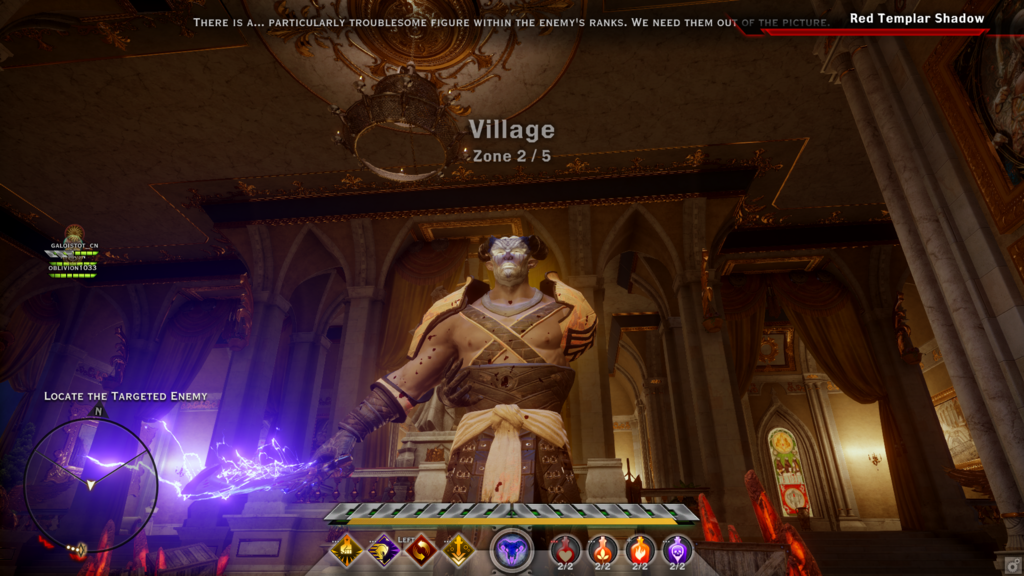Select party member GALOISTOT_CN
The height and width of the screenshot is (576, 1024).
pyautogui.click(x=75, y=245)
